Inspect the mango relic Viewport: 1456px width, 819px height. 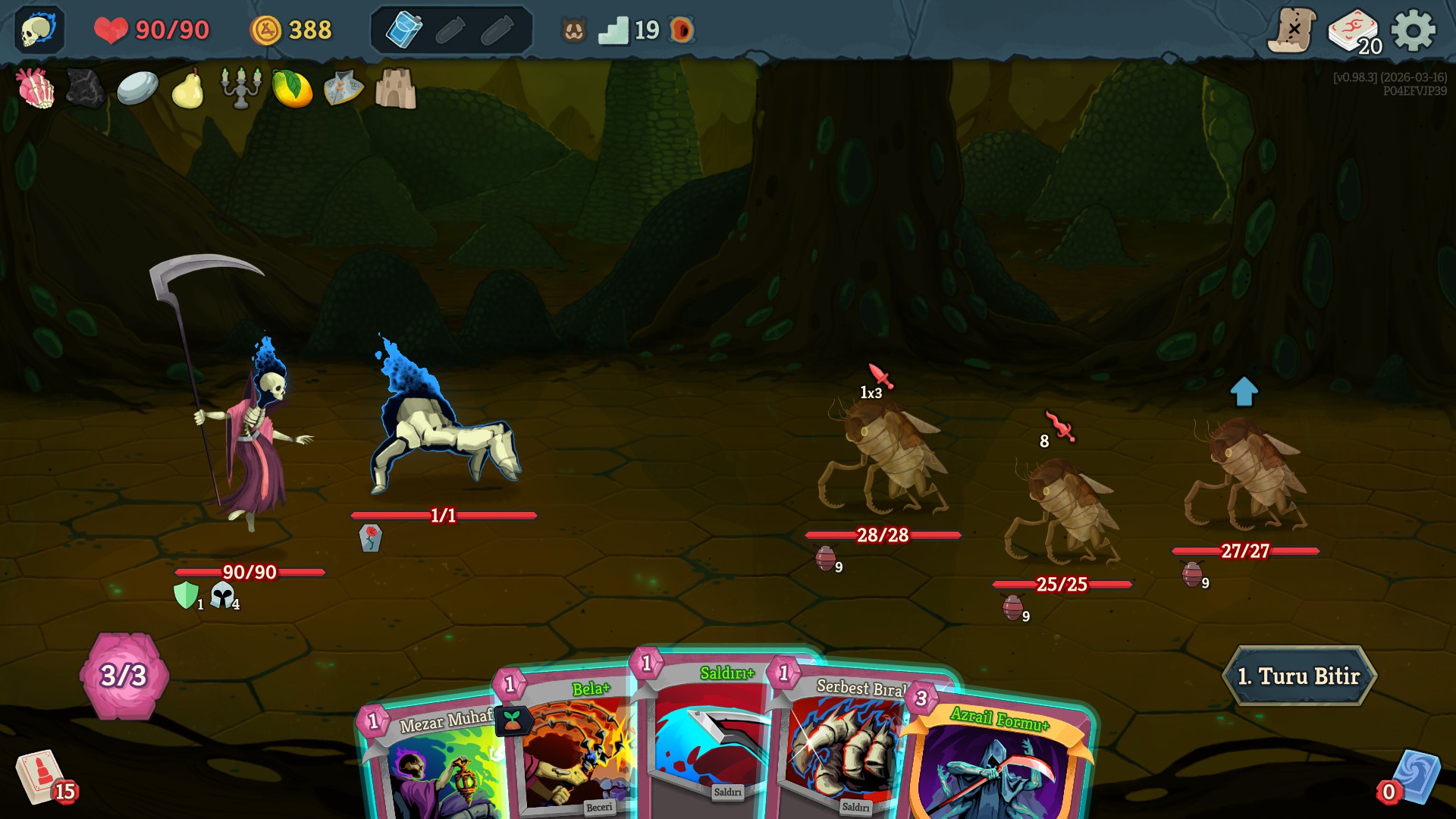[x=292, y=89]
